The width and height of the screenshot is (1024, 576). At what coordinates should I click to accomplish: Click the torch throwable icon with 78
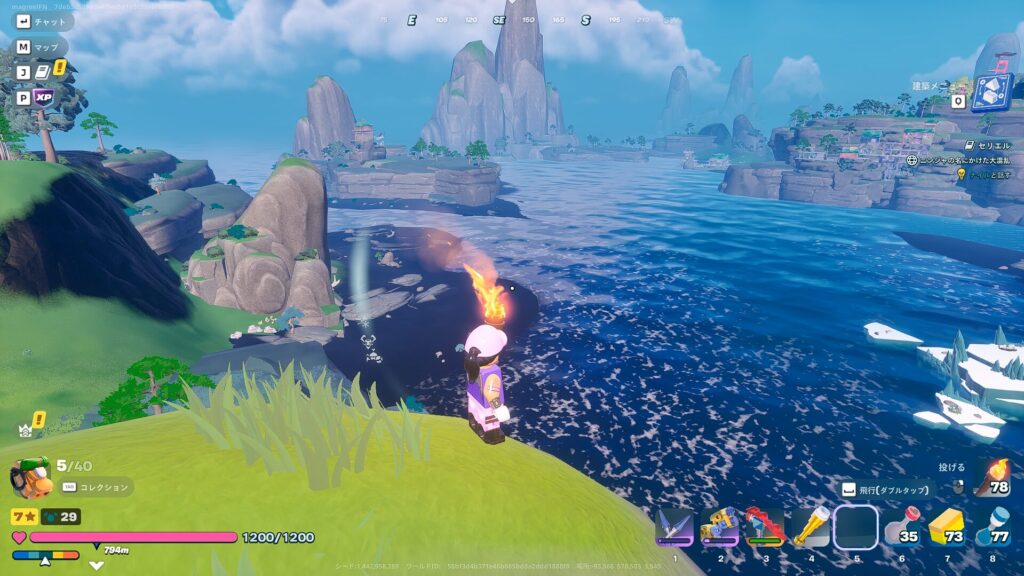(x=992, y=478)
